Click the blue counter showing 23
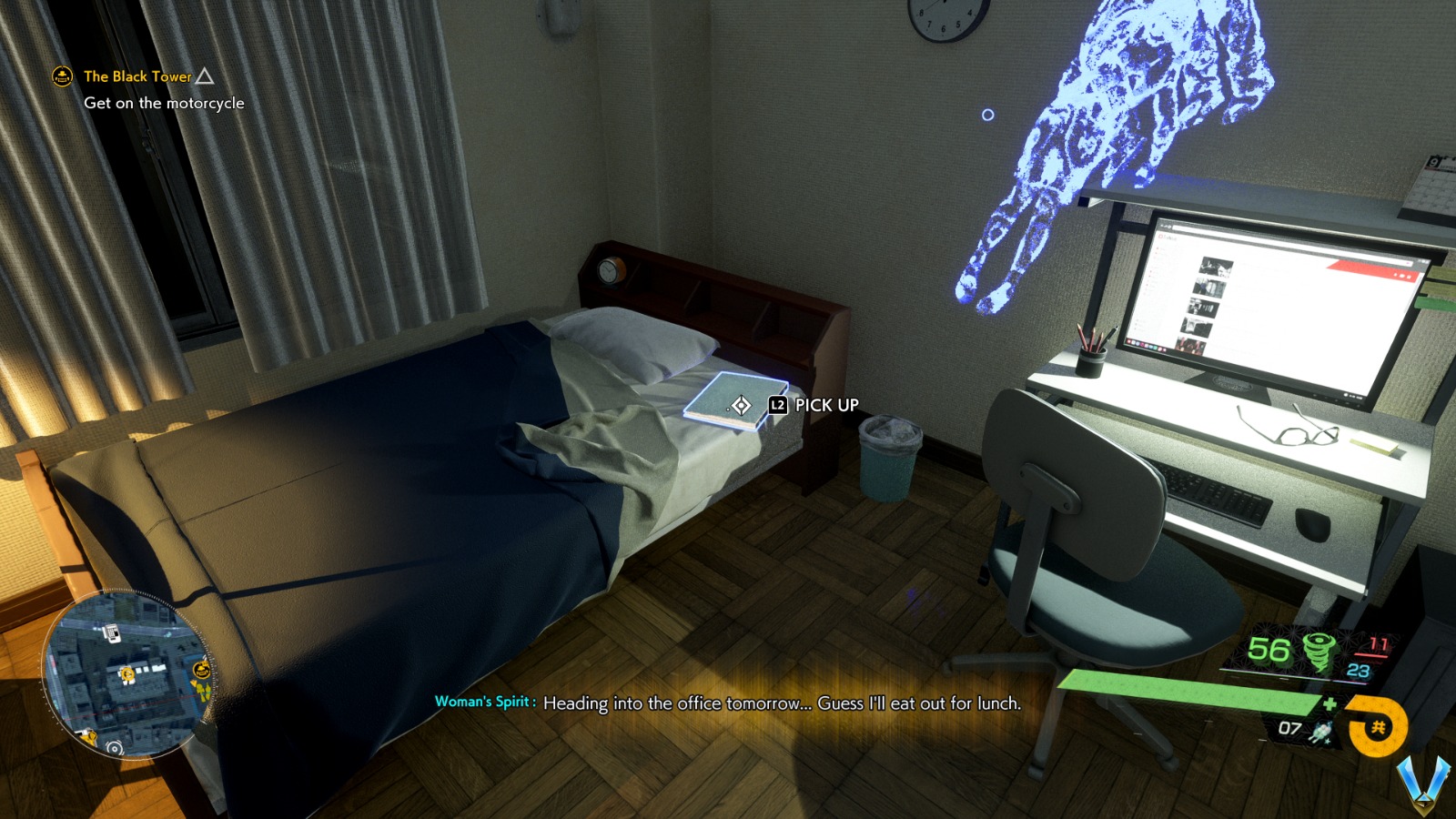 pos(1358,672)
